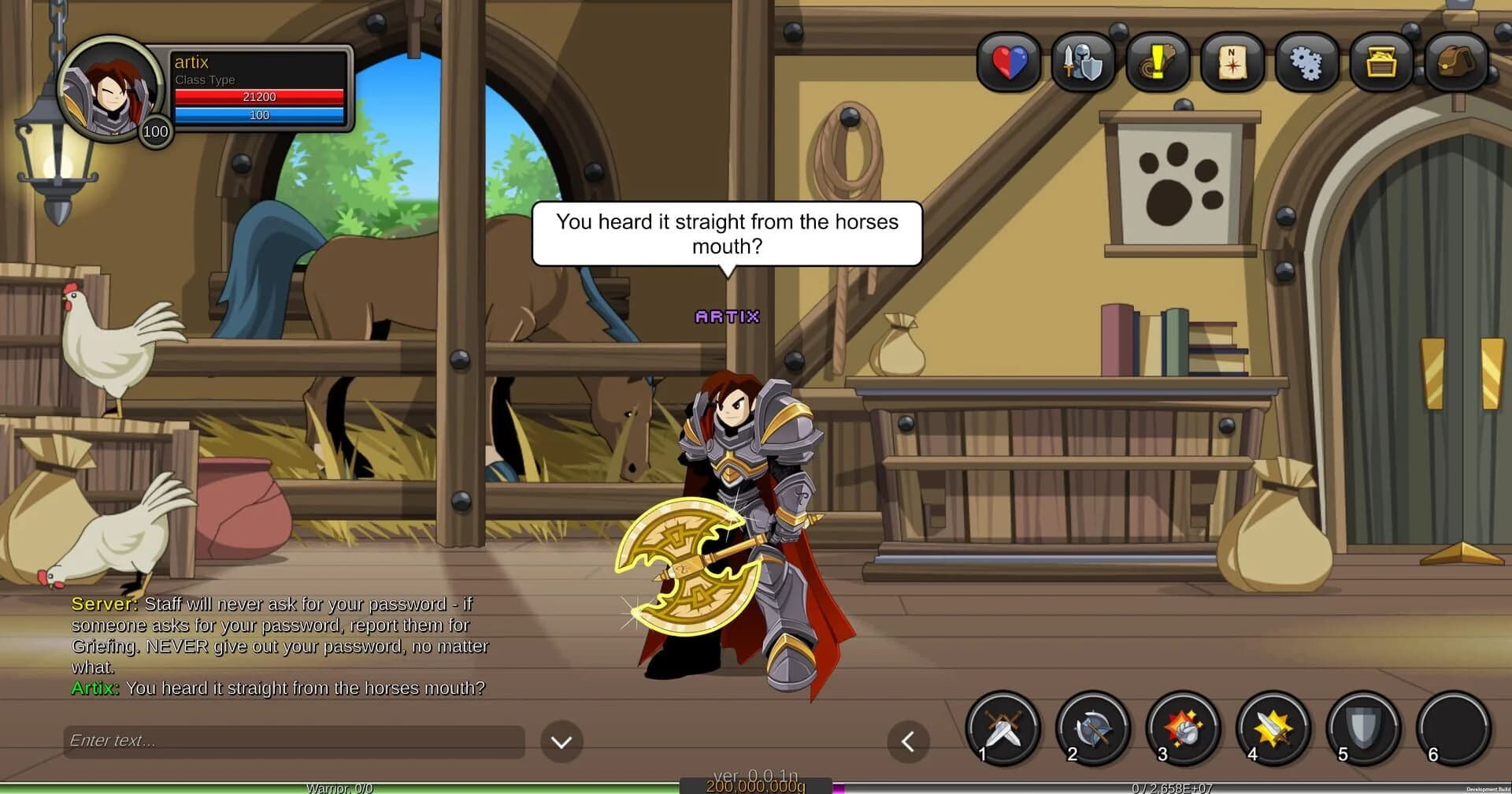Use the fist smash skill in slot 3
Screen dimensions: 1512x794
click(x=1183, y=729)
